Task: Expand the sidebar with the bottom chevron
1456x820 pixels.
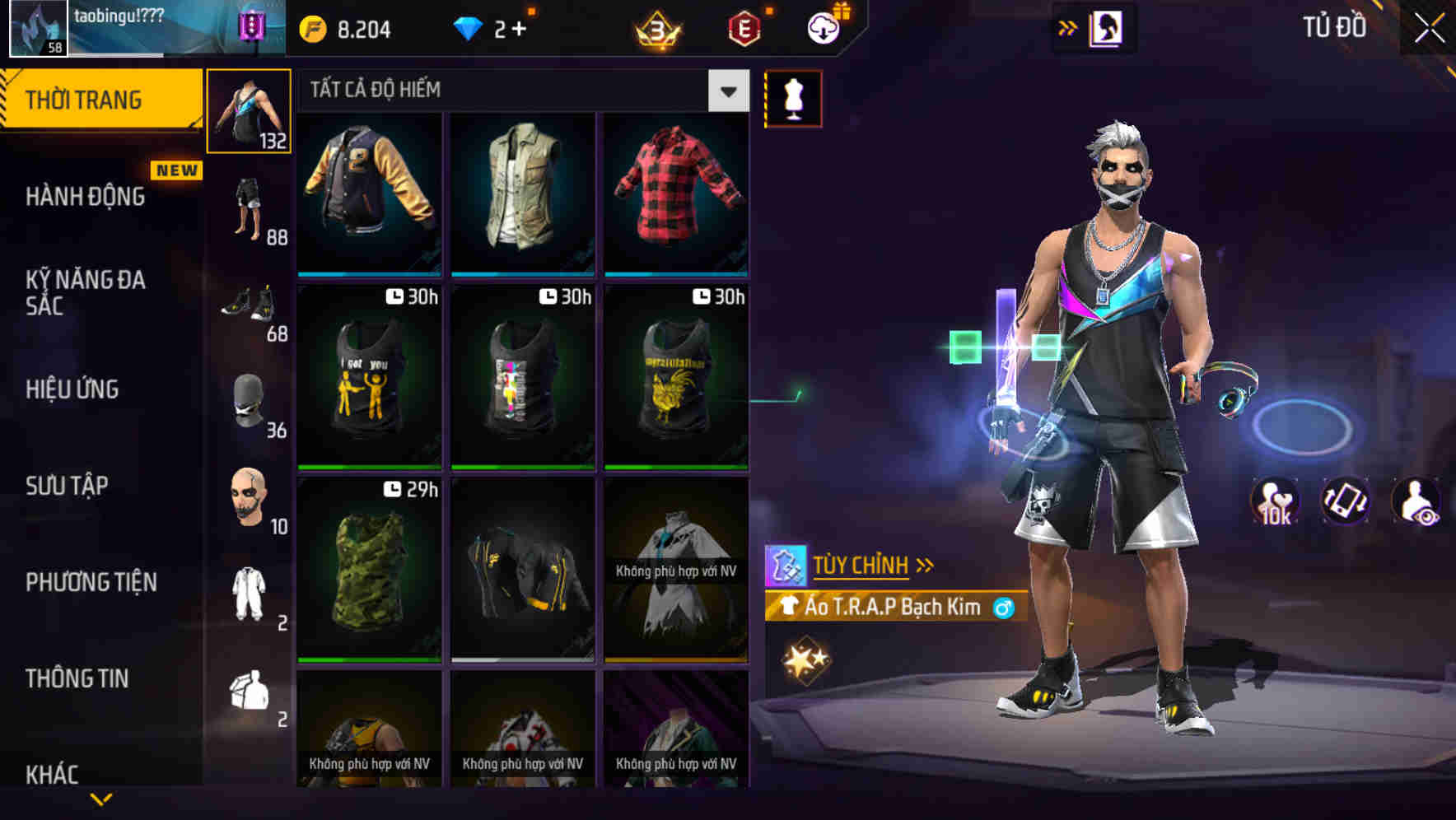Action: click(103, 797)
